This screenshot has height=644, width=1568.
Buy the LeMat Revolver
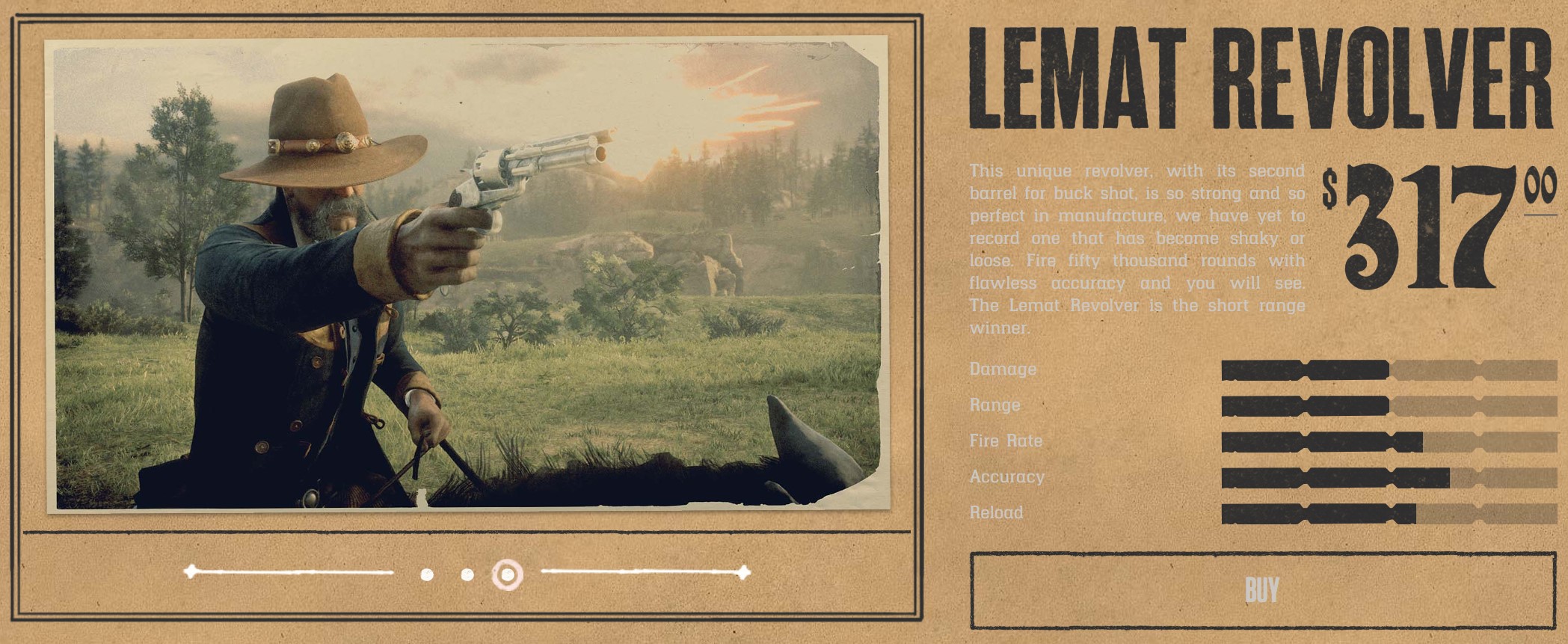click(x=1262, y=590)
